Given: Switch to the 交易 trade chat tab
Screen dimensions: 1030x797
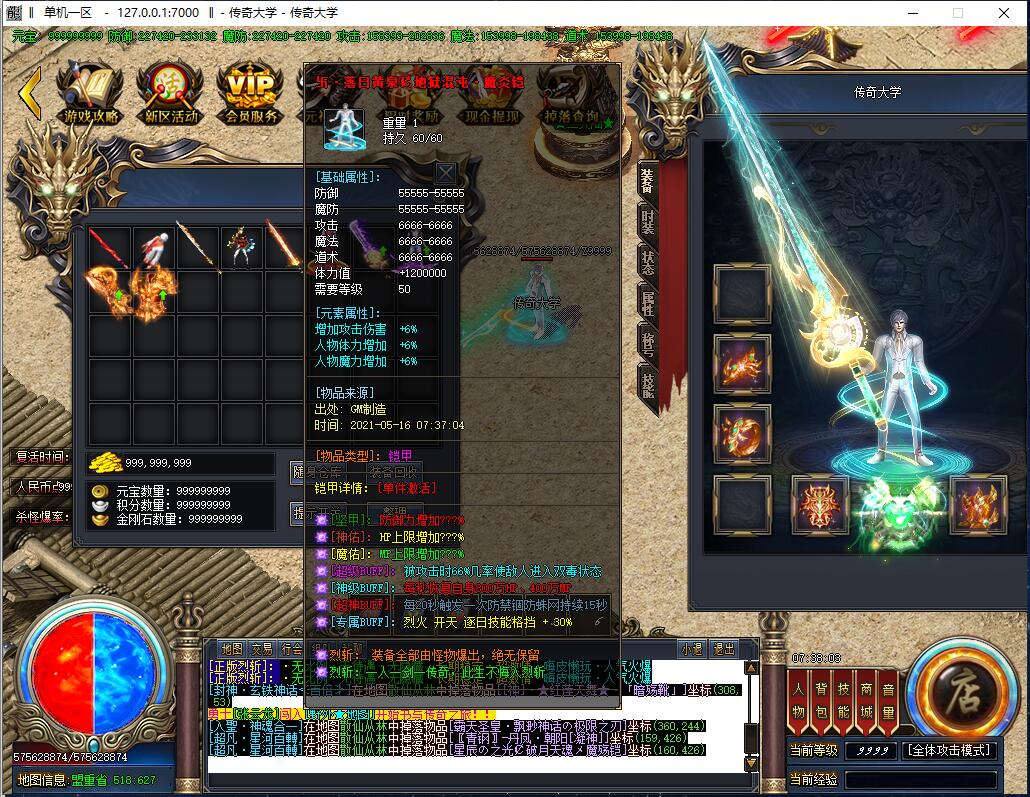Looking at the screenshot, I should (x=262, y=648).
